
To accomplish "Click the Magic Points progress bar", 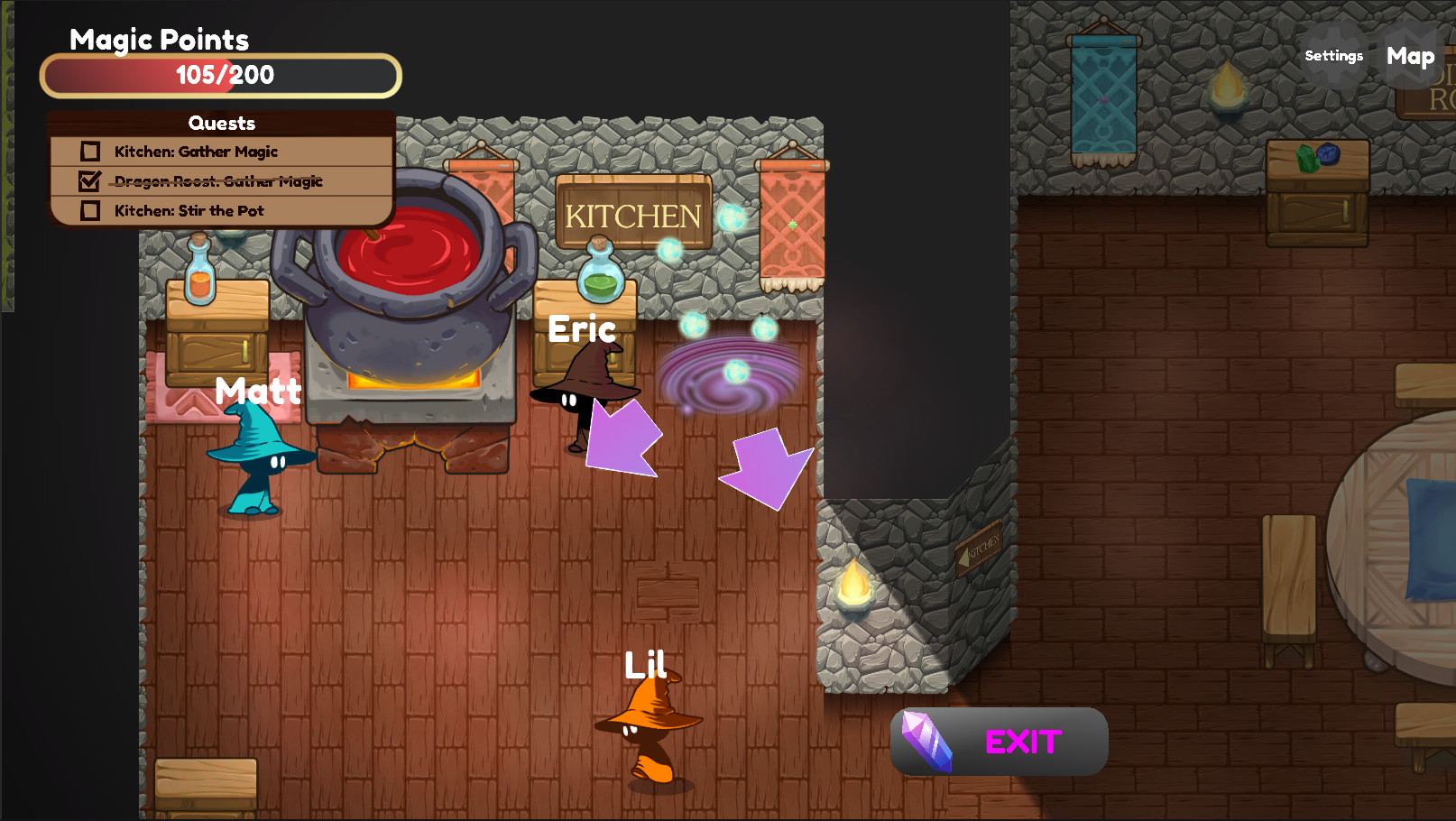I will point(219,76).
